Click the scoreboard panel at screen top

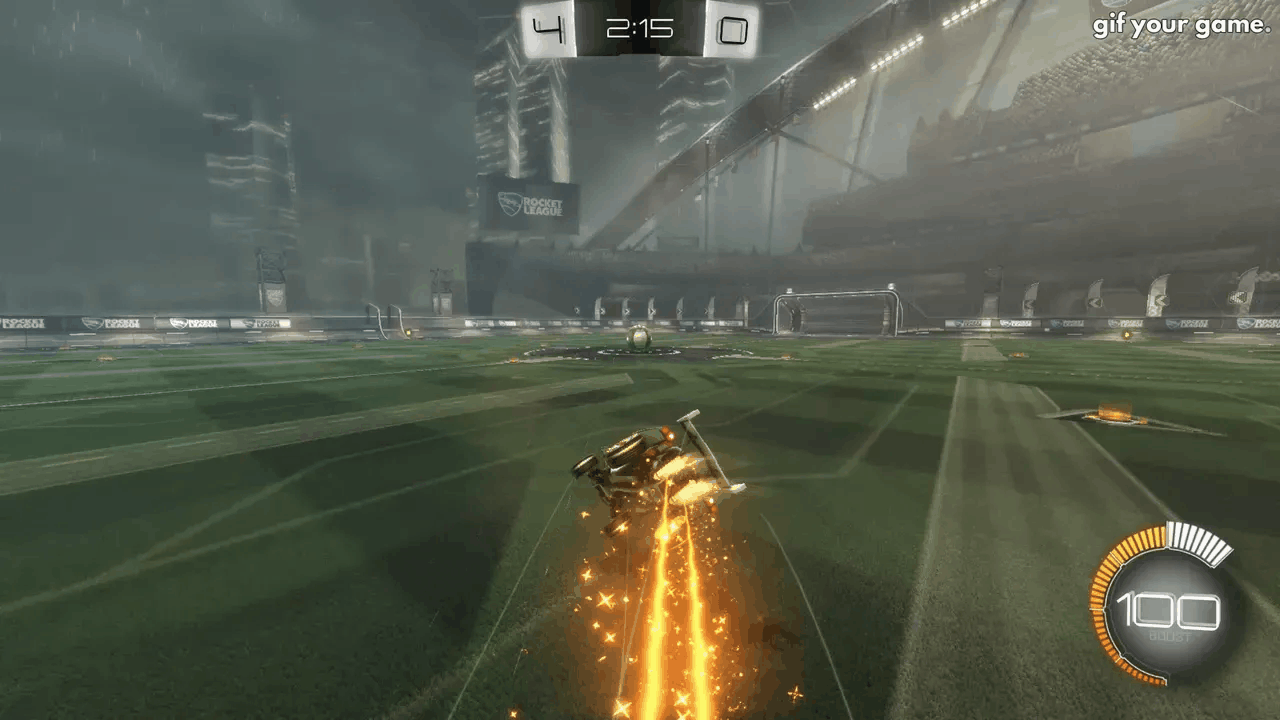[641, 30]
